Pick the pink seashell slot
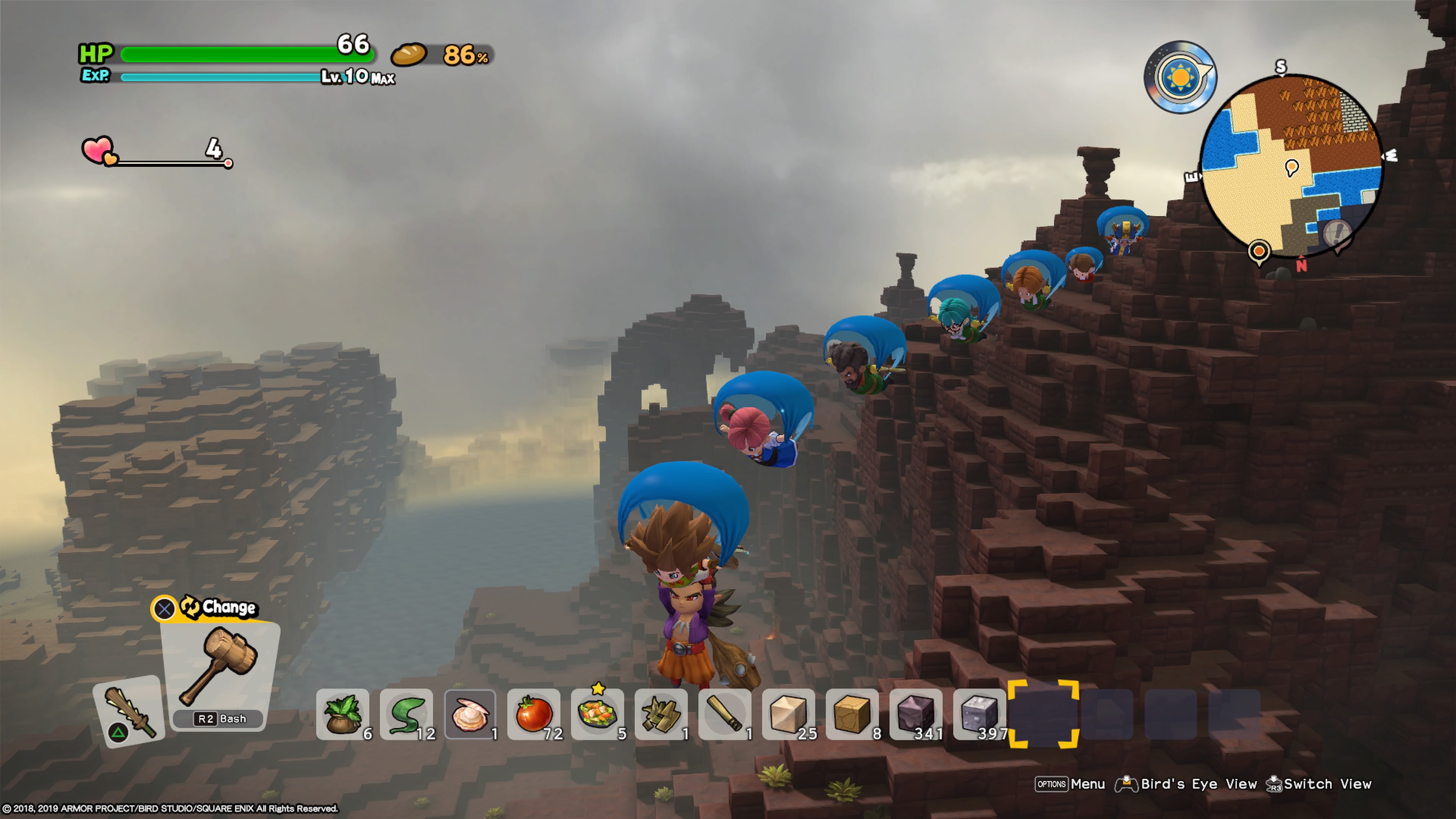 470,714
